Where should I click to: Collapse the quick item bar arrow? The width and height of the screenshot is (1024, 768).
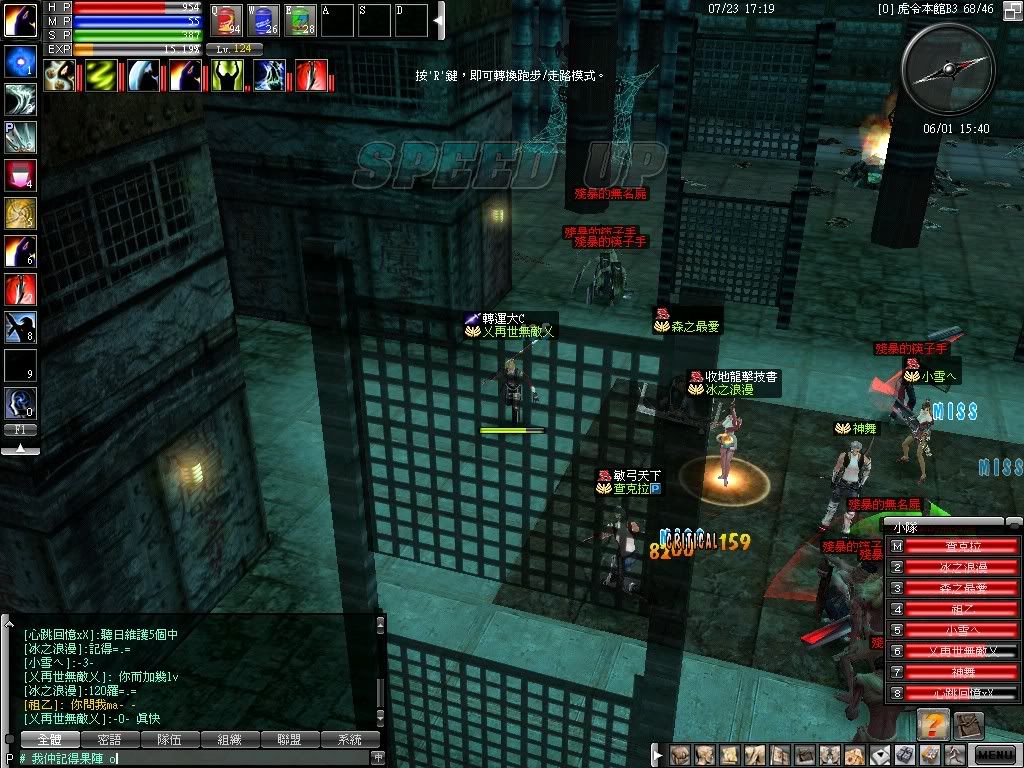tap(438, 20)
